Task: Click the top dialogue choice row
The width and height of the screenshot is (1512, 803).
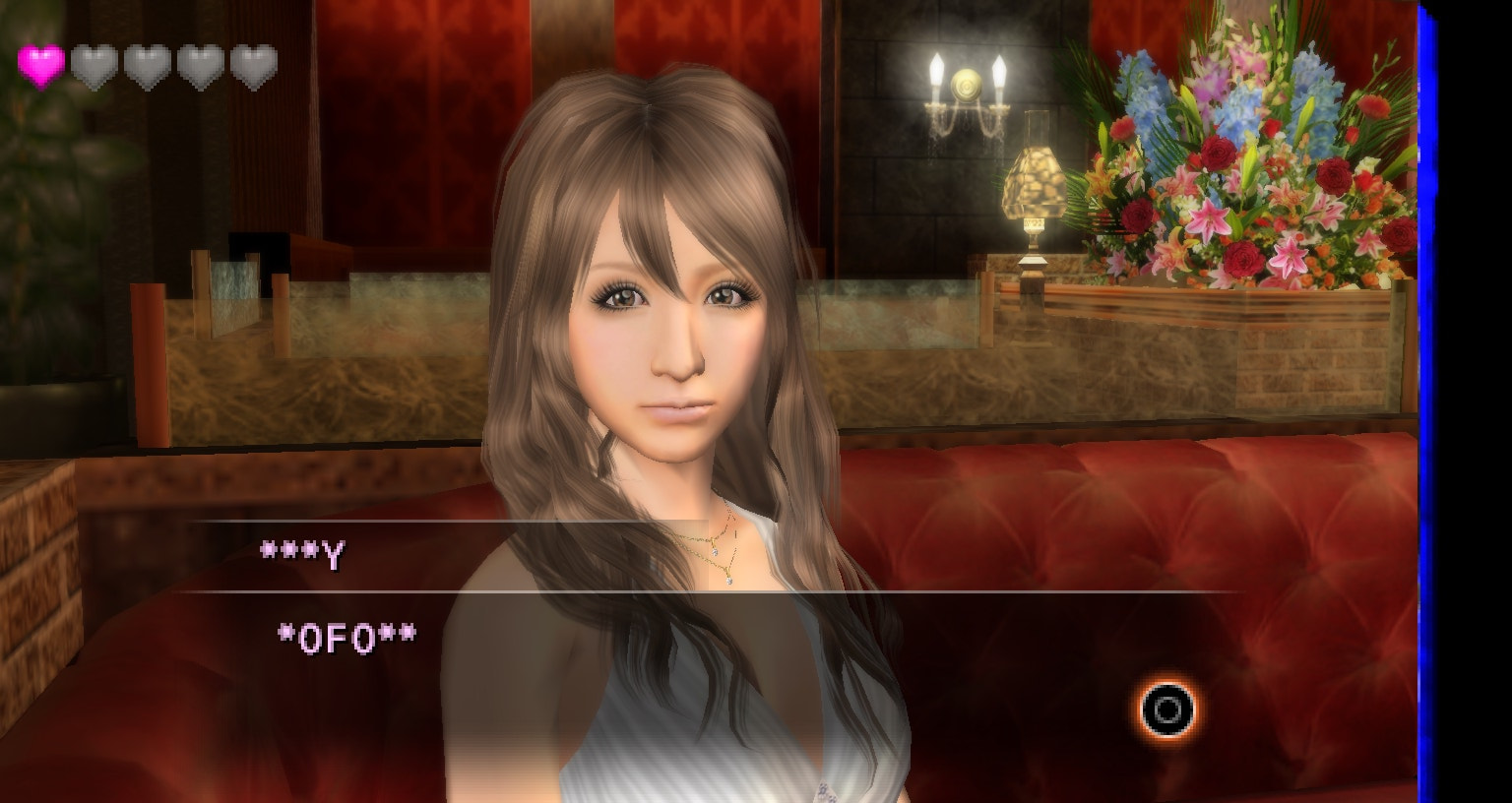Action: click(x=689, y=556)
